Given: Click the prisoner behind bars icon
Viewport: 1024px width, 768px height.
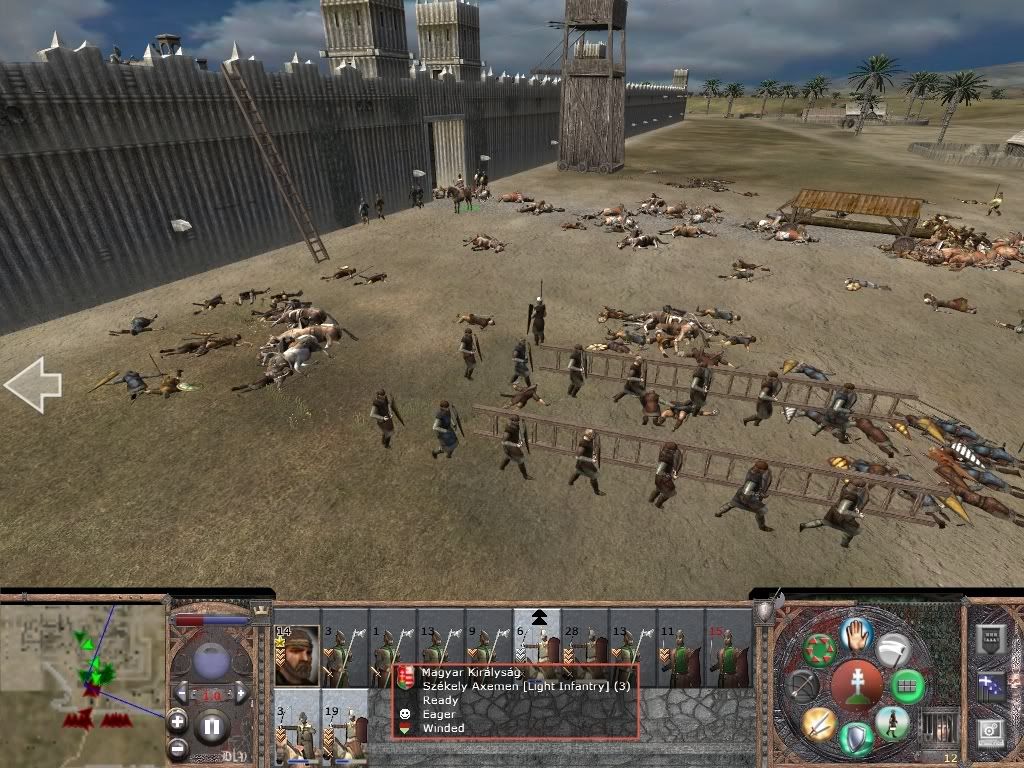Looking at the screenshot, I should (x=937, y=727).
